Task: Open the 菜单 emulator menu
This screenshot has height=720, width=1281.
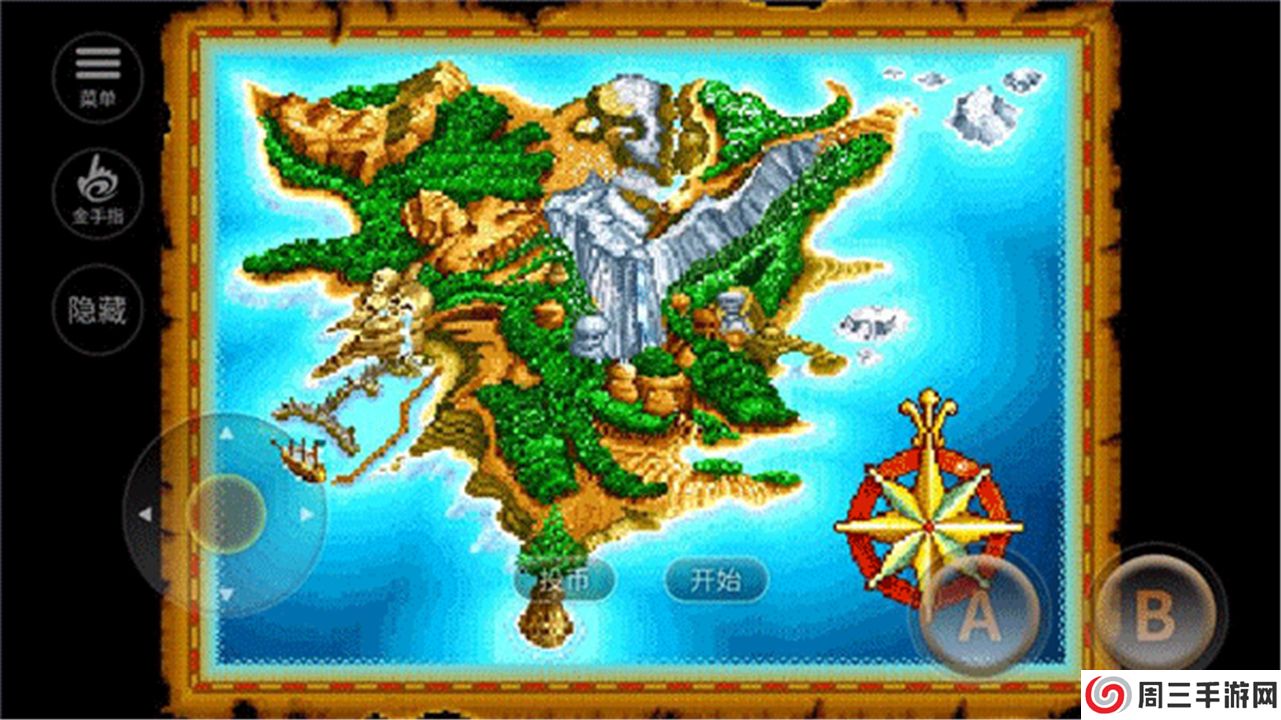Action: [x=97, y=78]
